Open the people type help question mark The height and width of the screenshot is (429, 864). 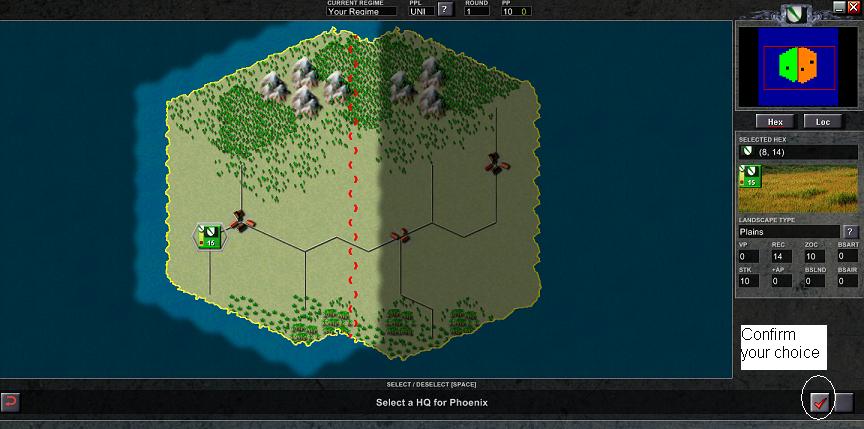(x=445, y=10)
